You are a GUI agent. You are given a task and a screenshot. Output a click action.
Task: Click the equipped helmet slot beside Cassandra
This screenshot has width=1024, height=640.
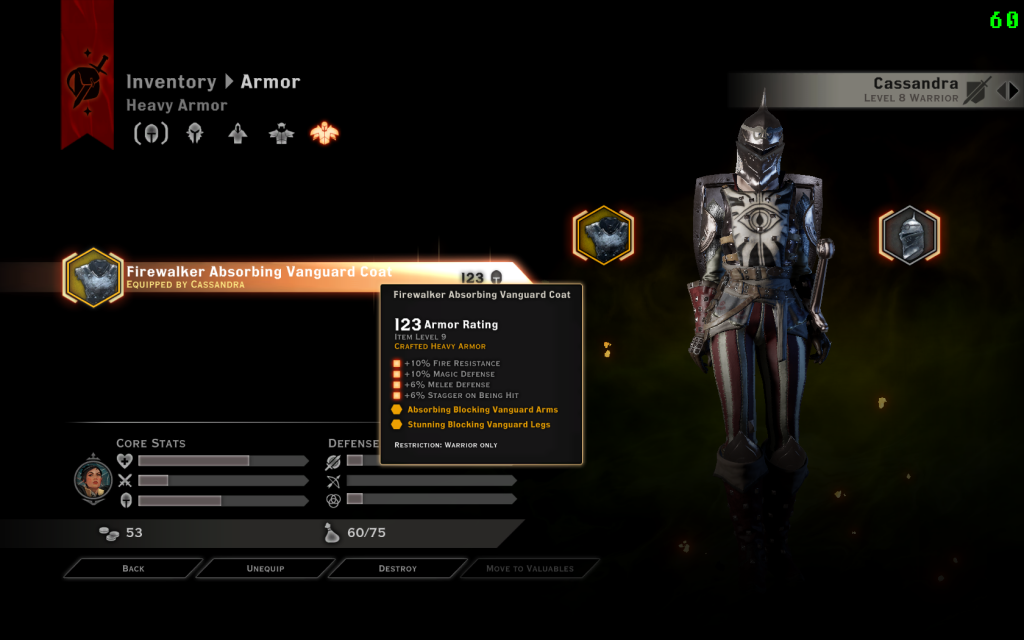[909, 236]
